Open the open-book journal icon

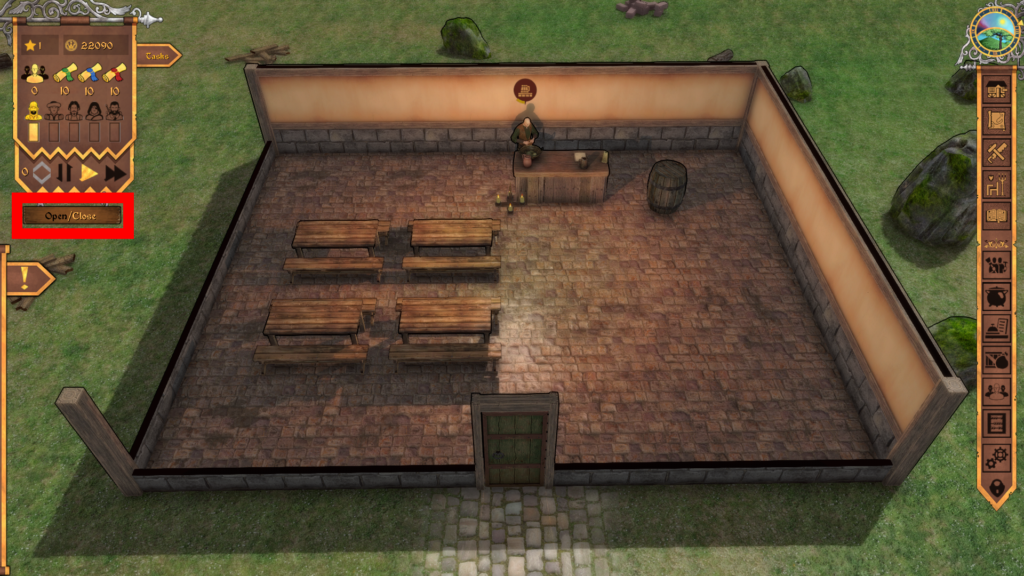(x=996, y=215)
